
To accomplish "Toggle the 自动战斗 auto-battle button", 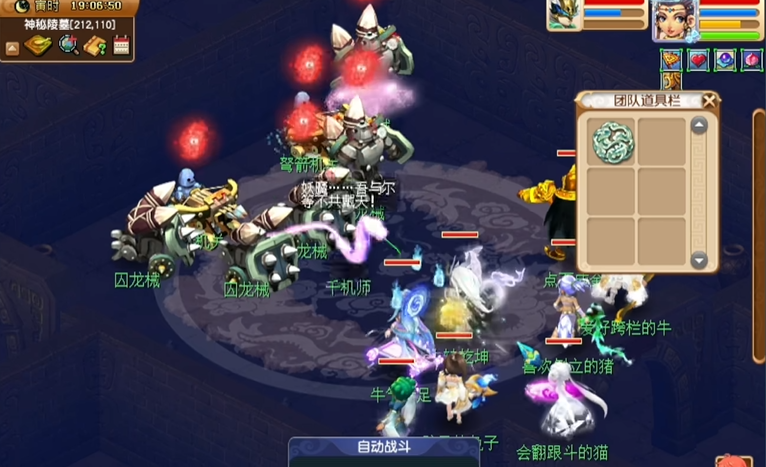I will (383, 447).
